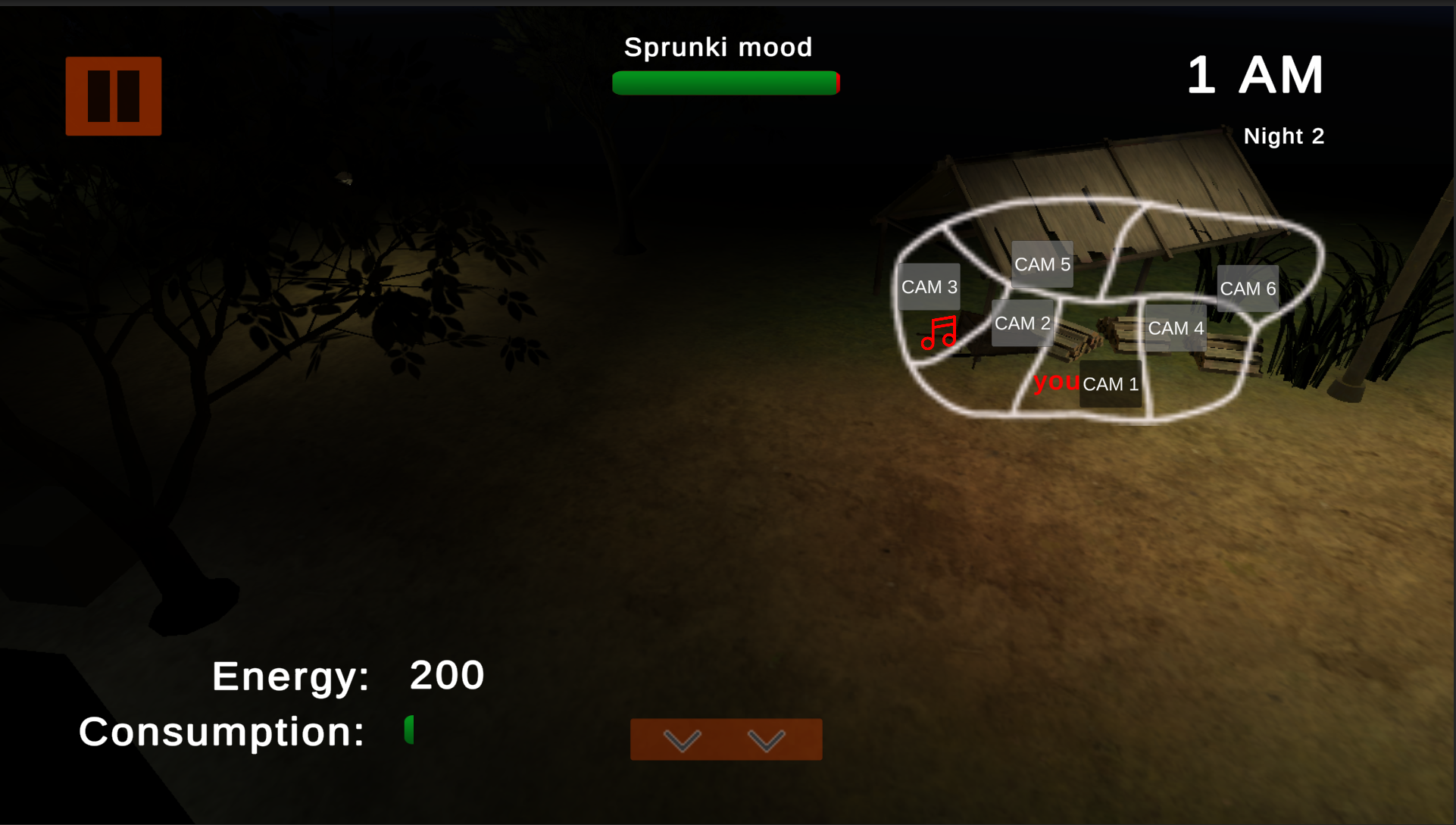Click the Night 2 label
1456x825 pixels.
pyautogui.click(x=1285, y=136)
